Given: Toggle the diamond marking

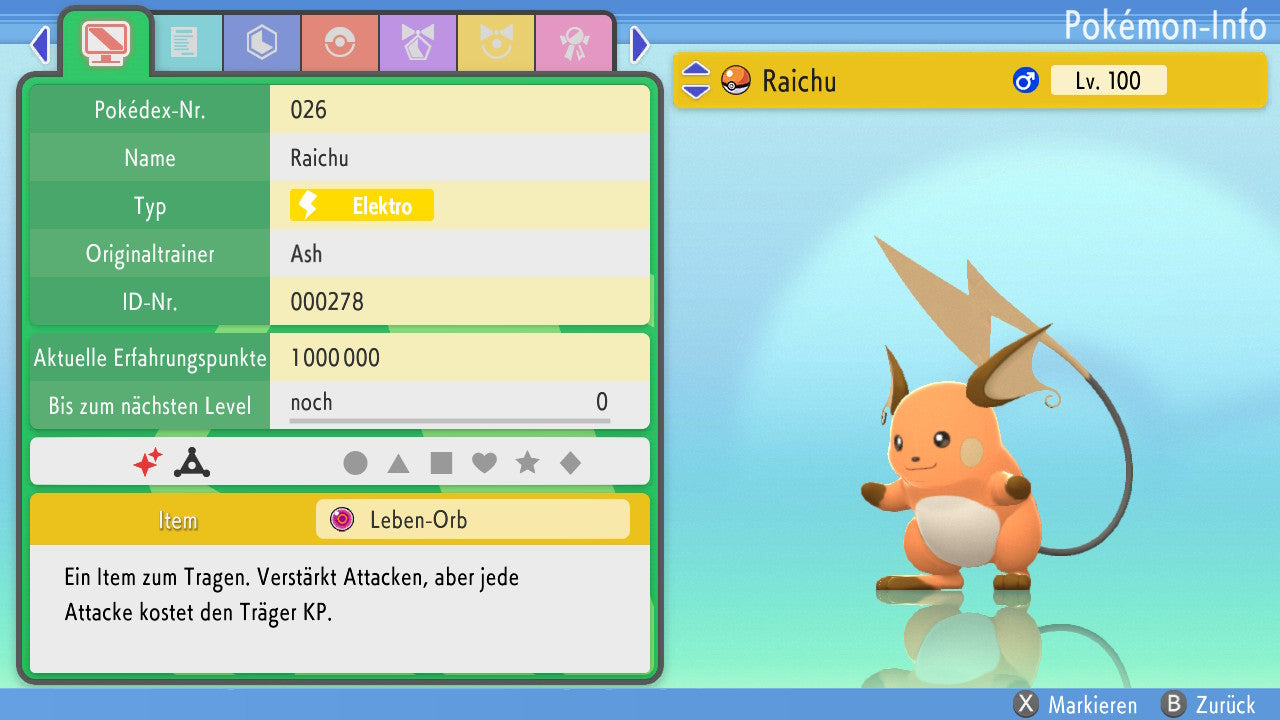Looking at the screenshot, I should tap(570, 463).
